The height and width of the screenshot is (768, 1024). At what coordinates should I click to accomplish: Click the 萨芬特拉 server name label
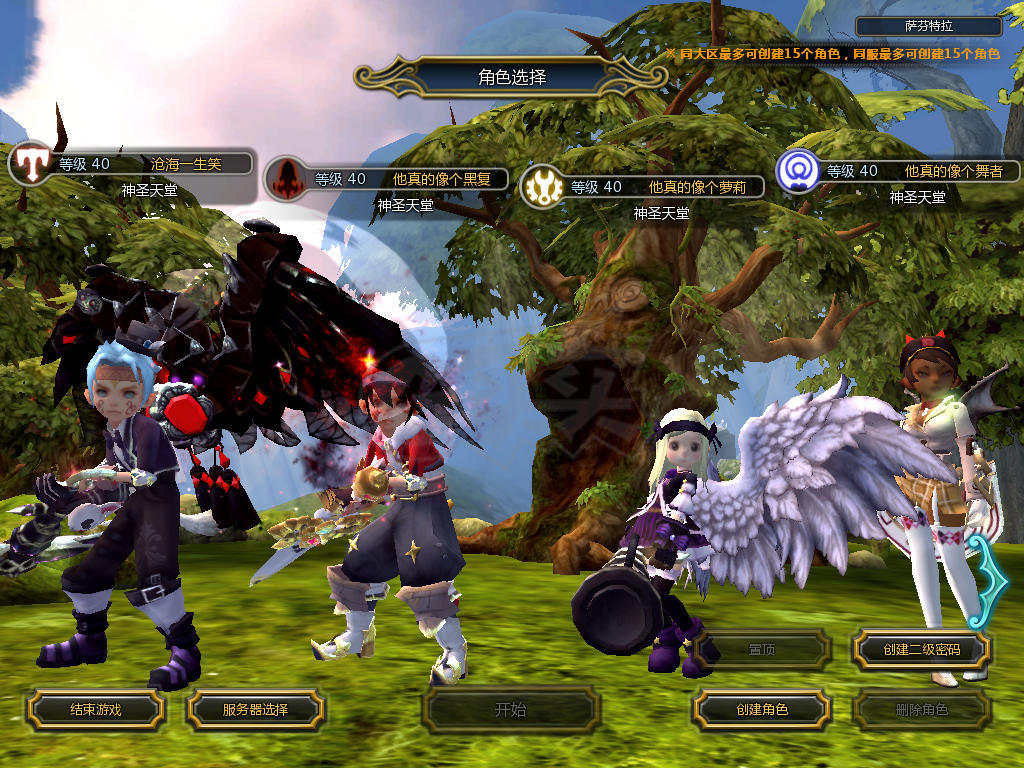(929, 27)
